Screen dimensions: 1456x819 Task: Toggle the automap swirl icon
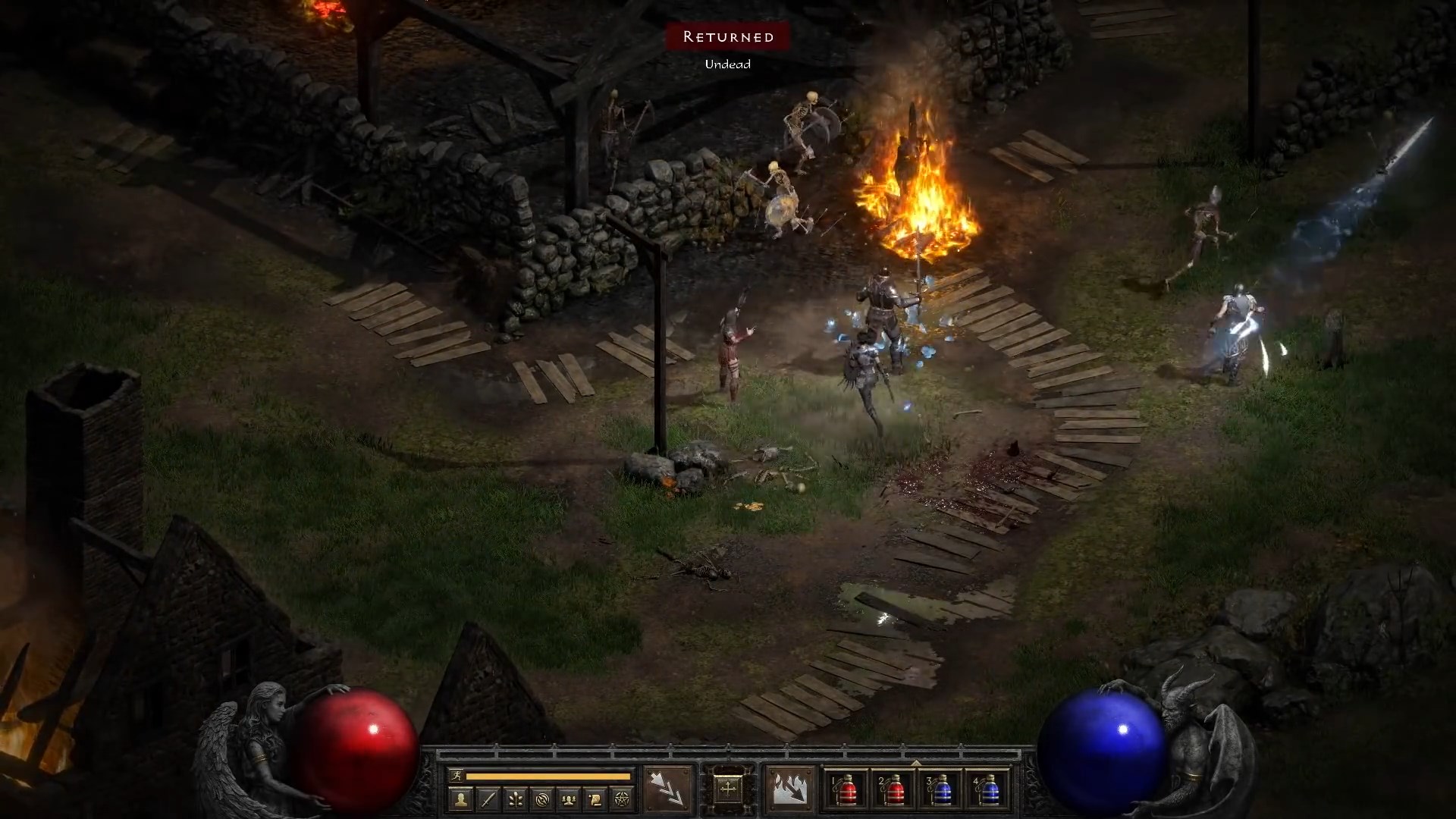point(544,800)
